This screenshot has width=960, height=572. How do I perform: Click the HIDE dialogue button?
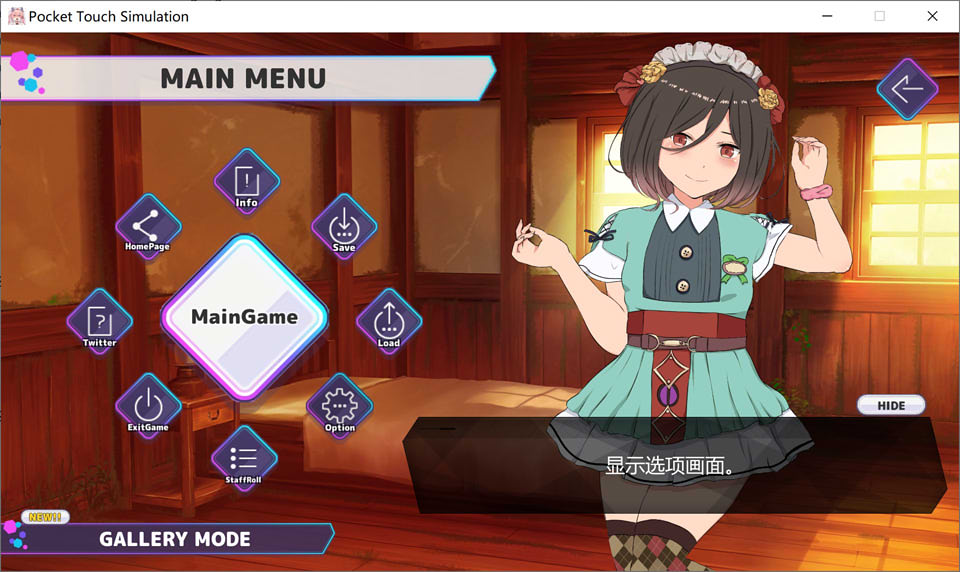tap(890, 405)
